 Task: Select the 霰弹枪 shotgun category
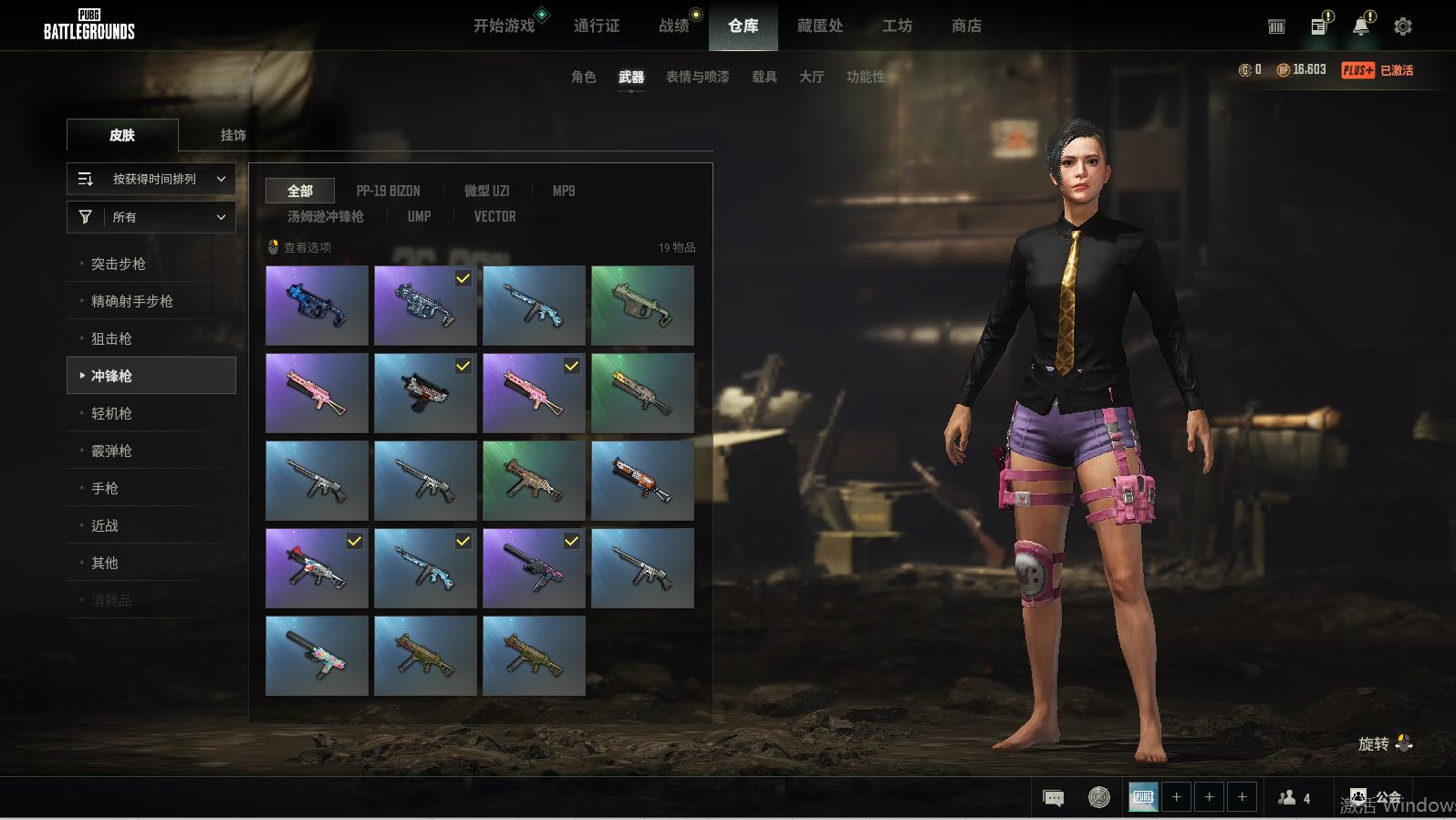[111, 451]
